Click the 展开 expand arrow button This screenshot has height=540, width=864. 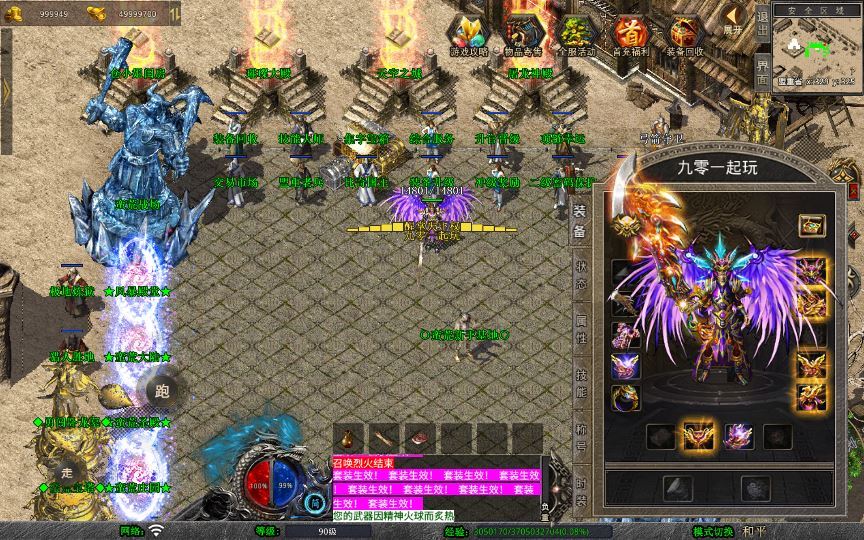click(x=734, y=19)
